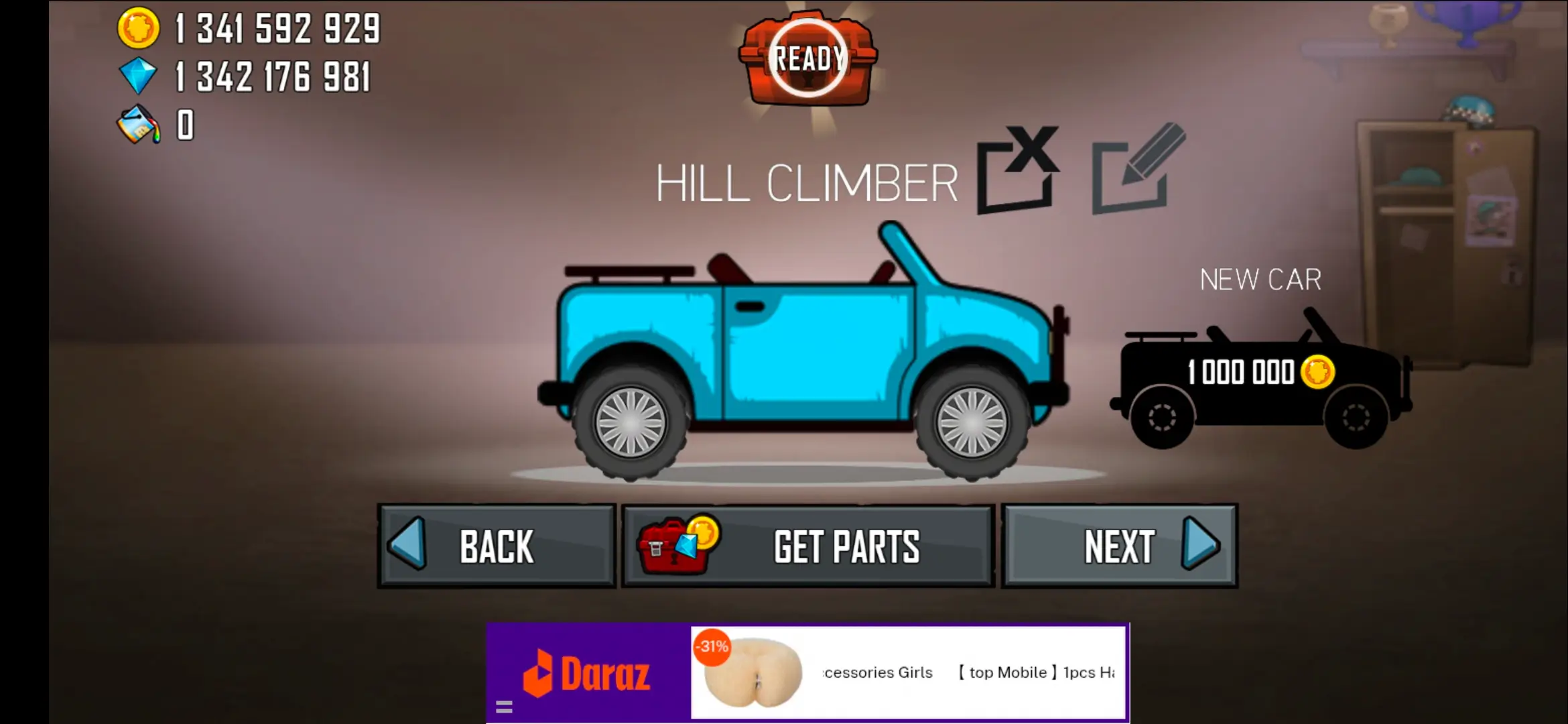Viewport: 1568px width, 724px height.
Task: Open the GET PARTS shop
Action: point(808,546)
